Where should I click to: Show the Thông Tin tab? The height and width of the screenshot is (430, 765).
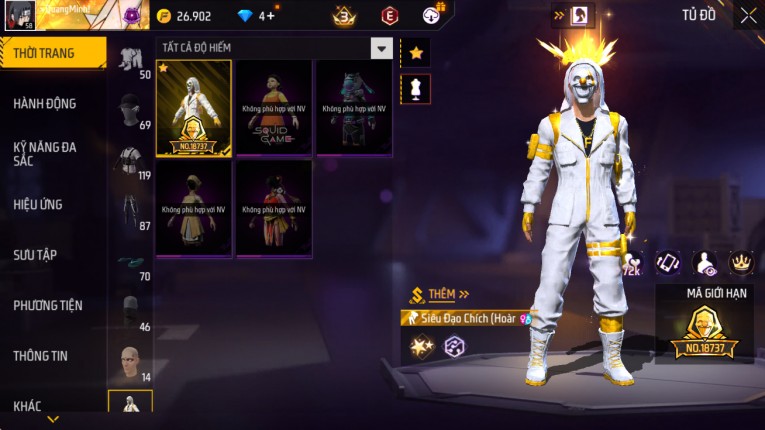click(41, 355)
